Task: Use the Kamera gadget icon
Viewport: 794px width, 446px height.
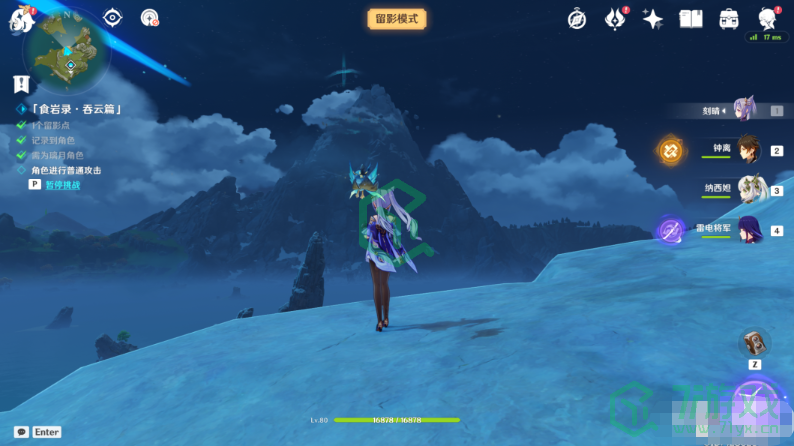Action: (755, 343)
